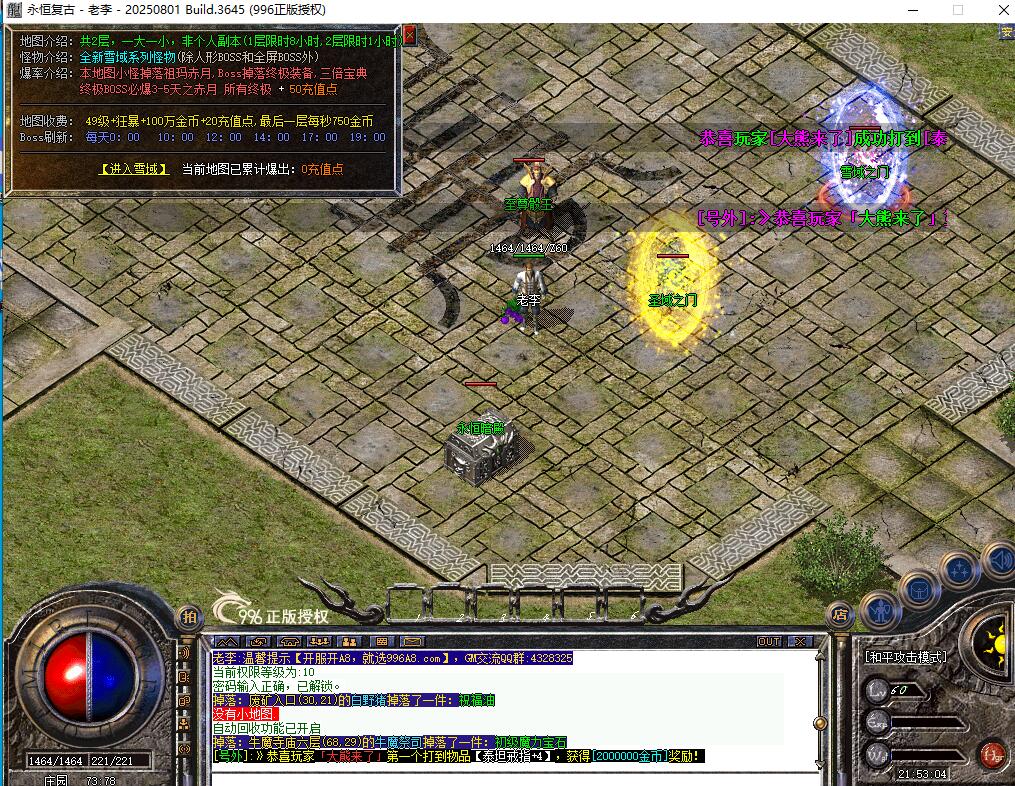Screen dimensions: 1015x786
Task: Click the chat scrollbar handle
Action: coord(820,722)
